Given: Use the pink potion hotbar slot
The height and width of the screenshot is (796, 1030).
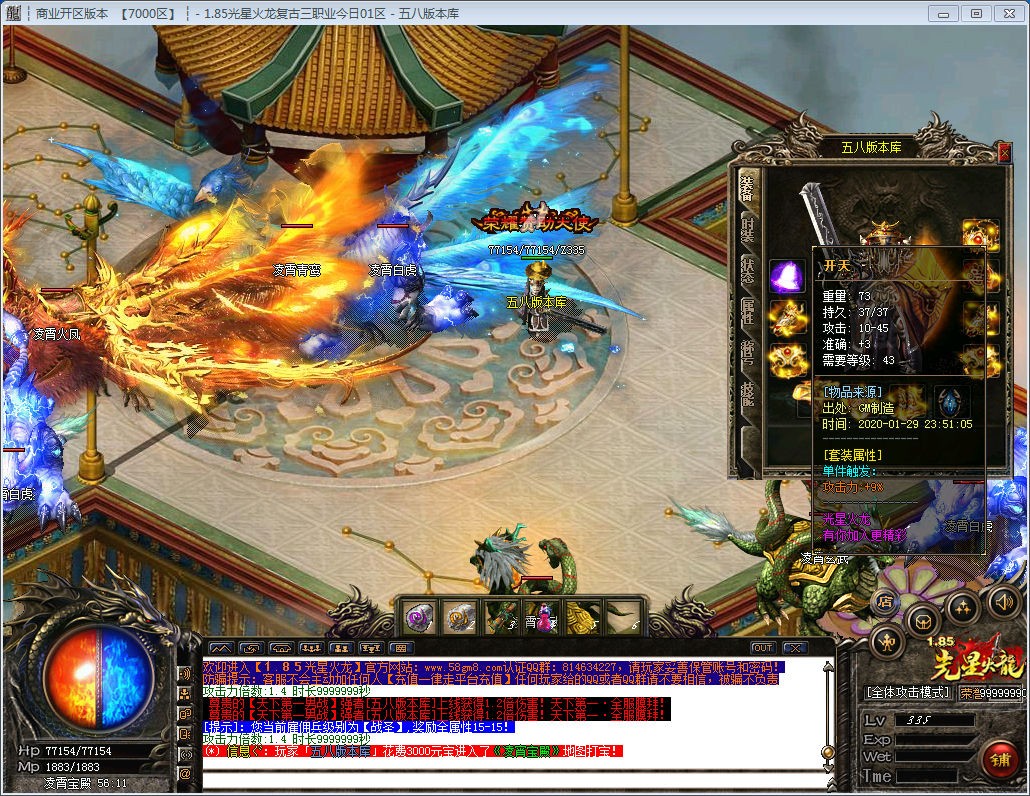Looking at the screenshot, I should (541, 618).
